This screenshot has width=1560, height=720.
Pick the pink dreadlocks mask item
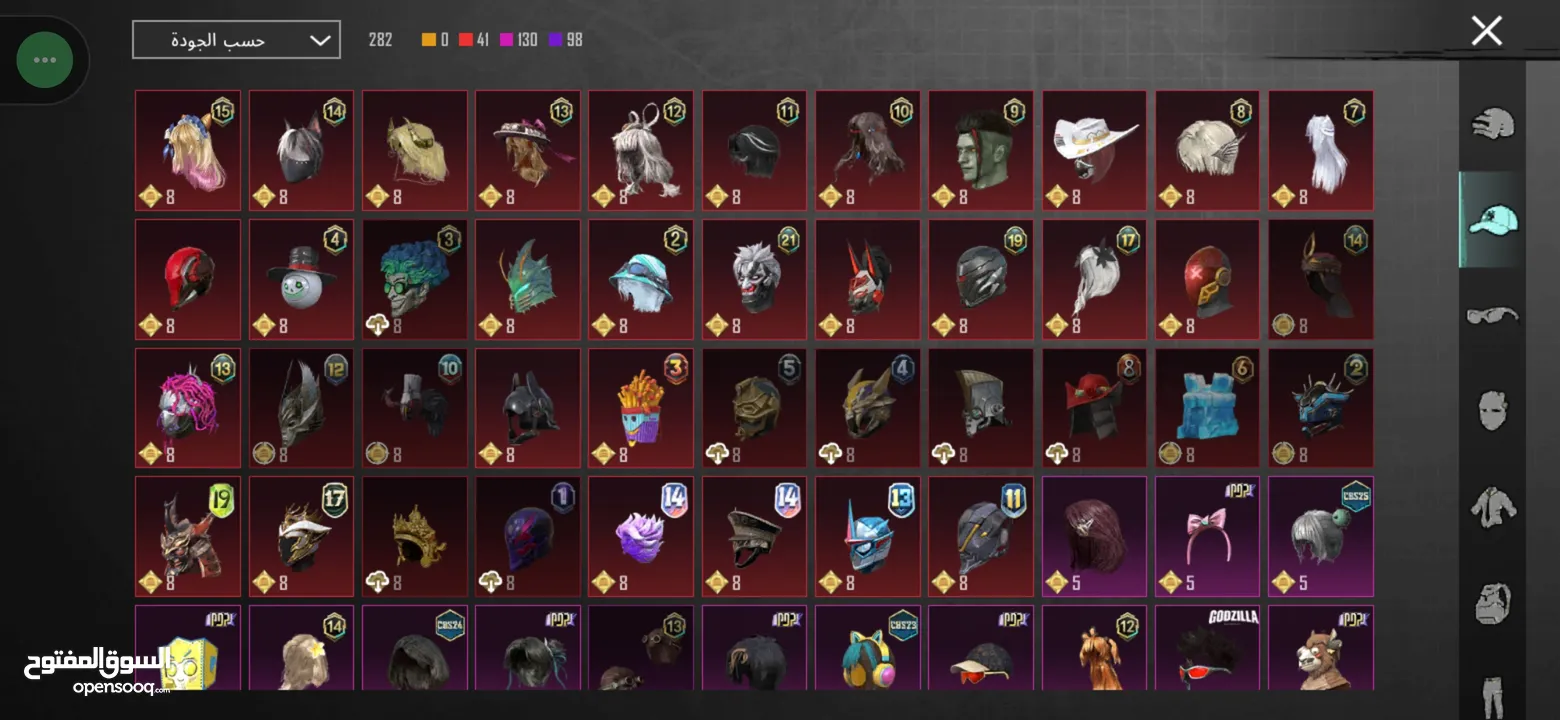coord(188,408)
